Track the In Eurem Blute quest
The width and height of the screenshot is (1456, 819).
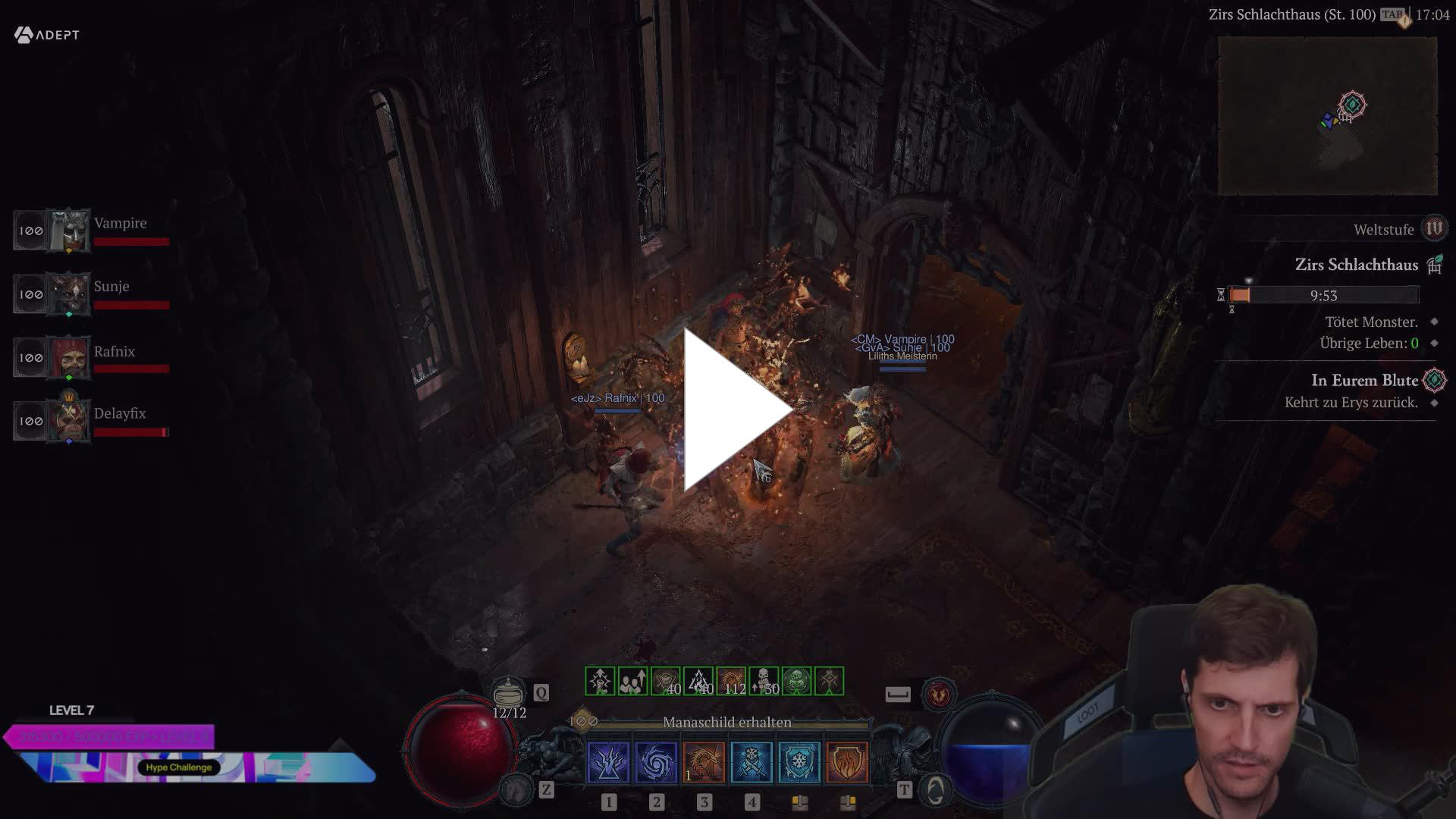click(x=1364, y=381)
